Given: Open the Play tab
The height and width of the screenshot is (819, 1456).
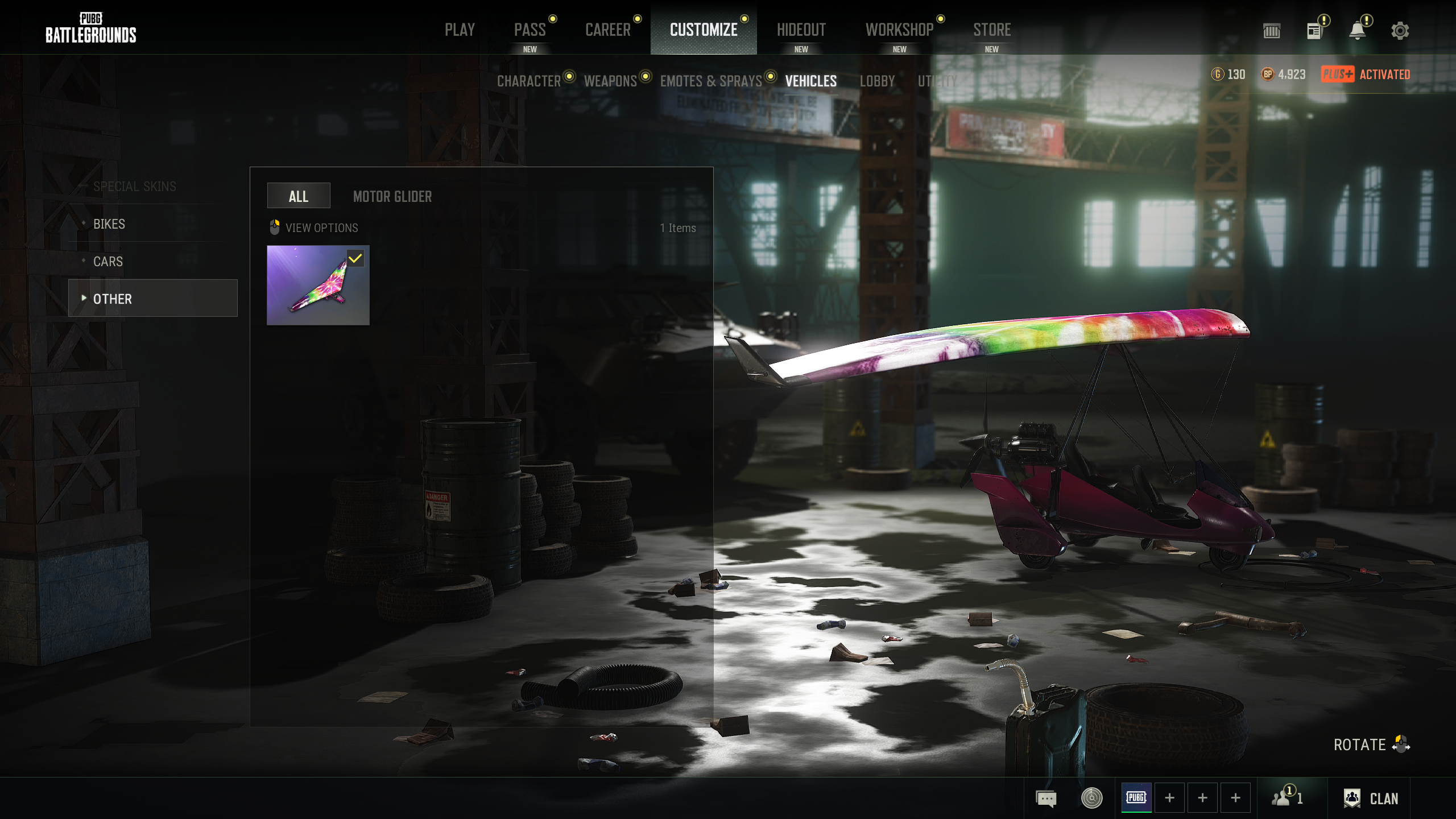Looking at the screenshot, I should (460, 30).
